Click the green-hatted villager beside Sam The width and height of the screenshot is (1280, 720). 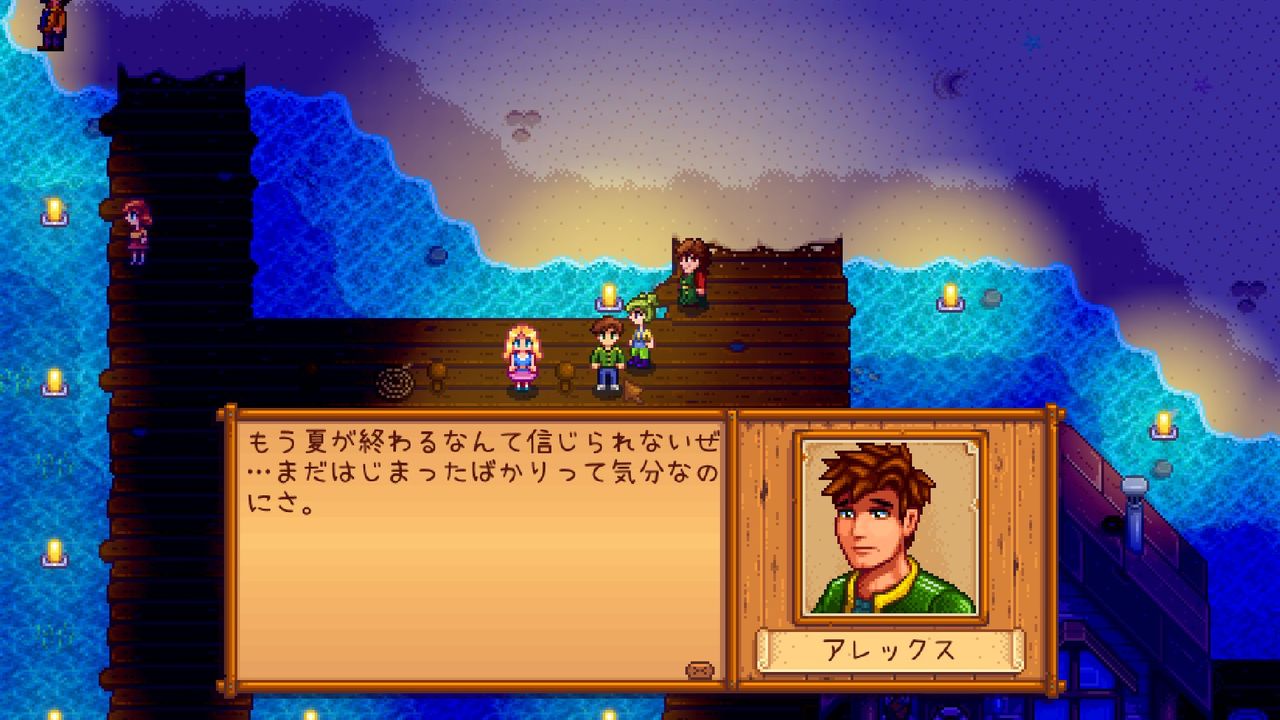[x=641, y=330]
